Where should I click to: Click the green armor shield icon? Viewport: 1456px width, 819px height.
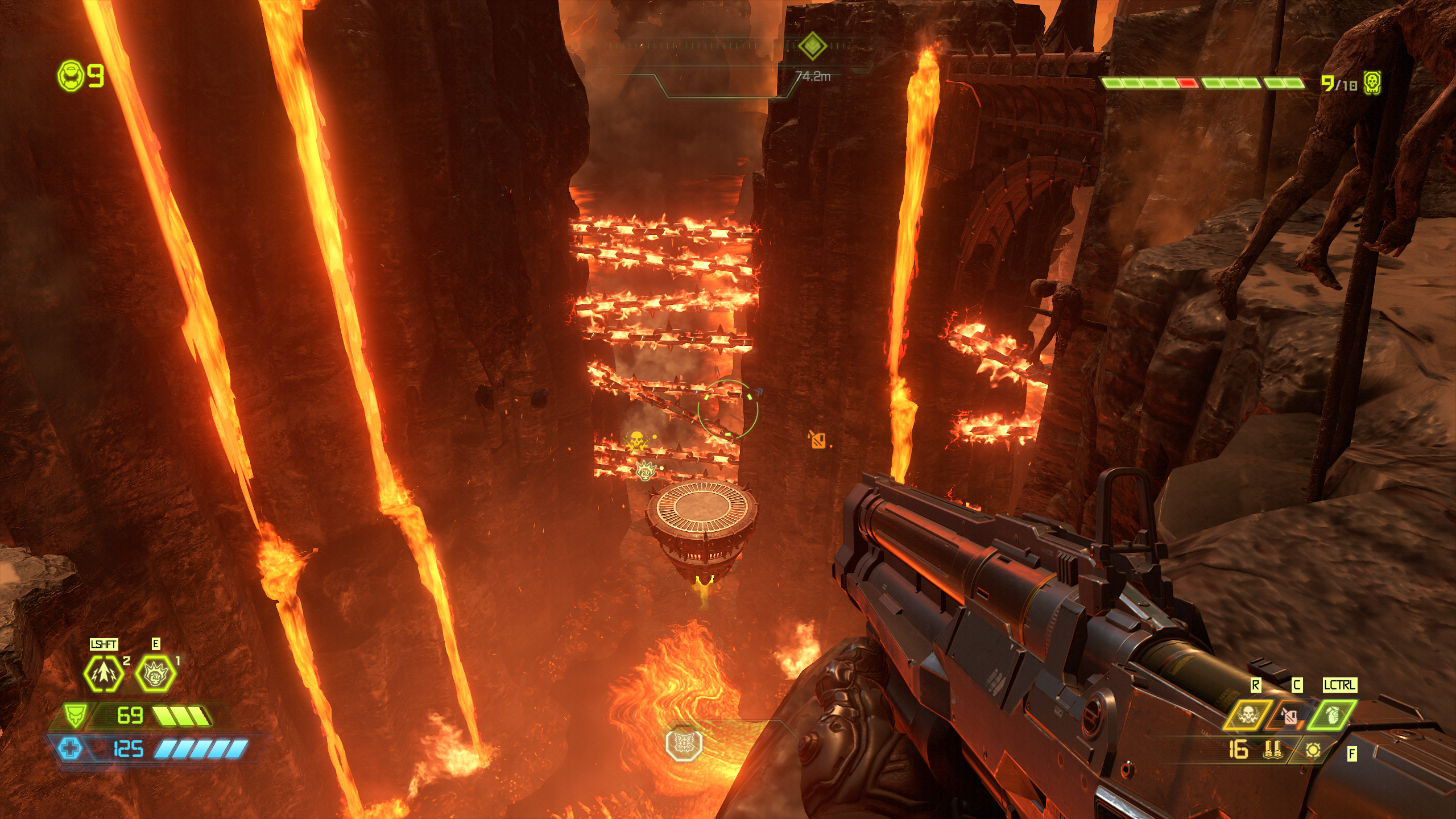(75, 715)
